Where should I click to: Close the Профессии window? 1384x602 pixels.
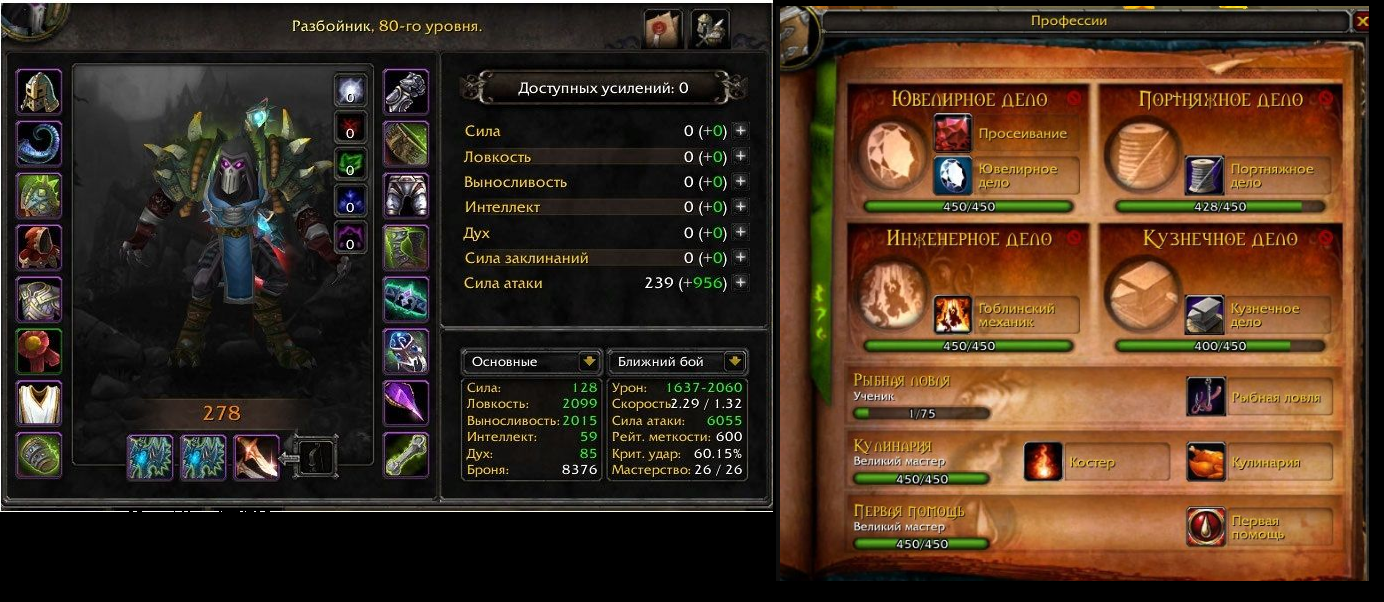point(1361,20)
